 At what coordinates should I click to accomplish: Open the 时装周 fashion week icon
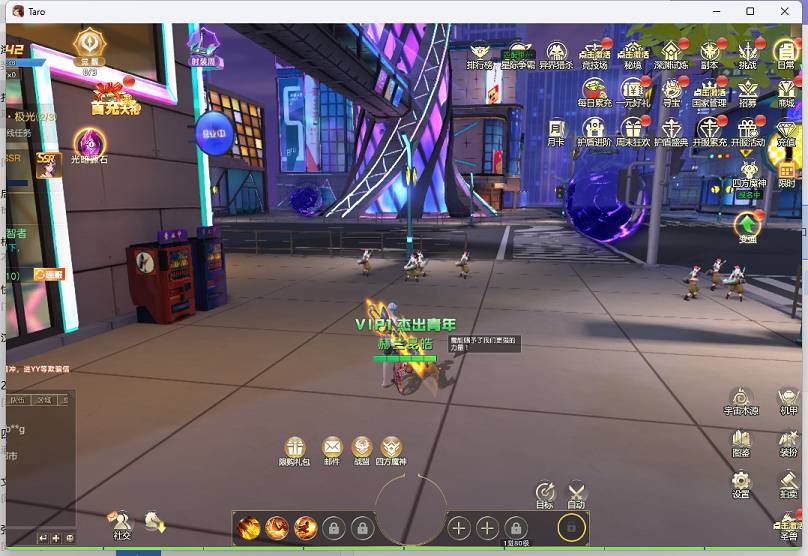pyautogui.click(x=206, y=45)
